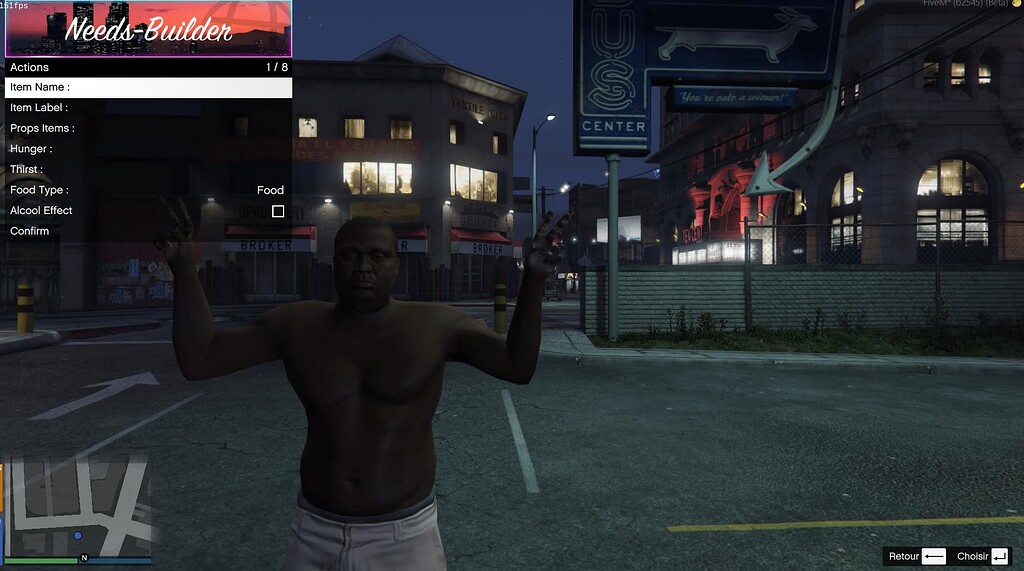
Task: Select the Hunger menu option
Action: click(148, 149)
